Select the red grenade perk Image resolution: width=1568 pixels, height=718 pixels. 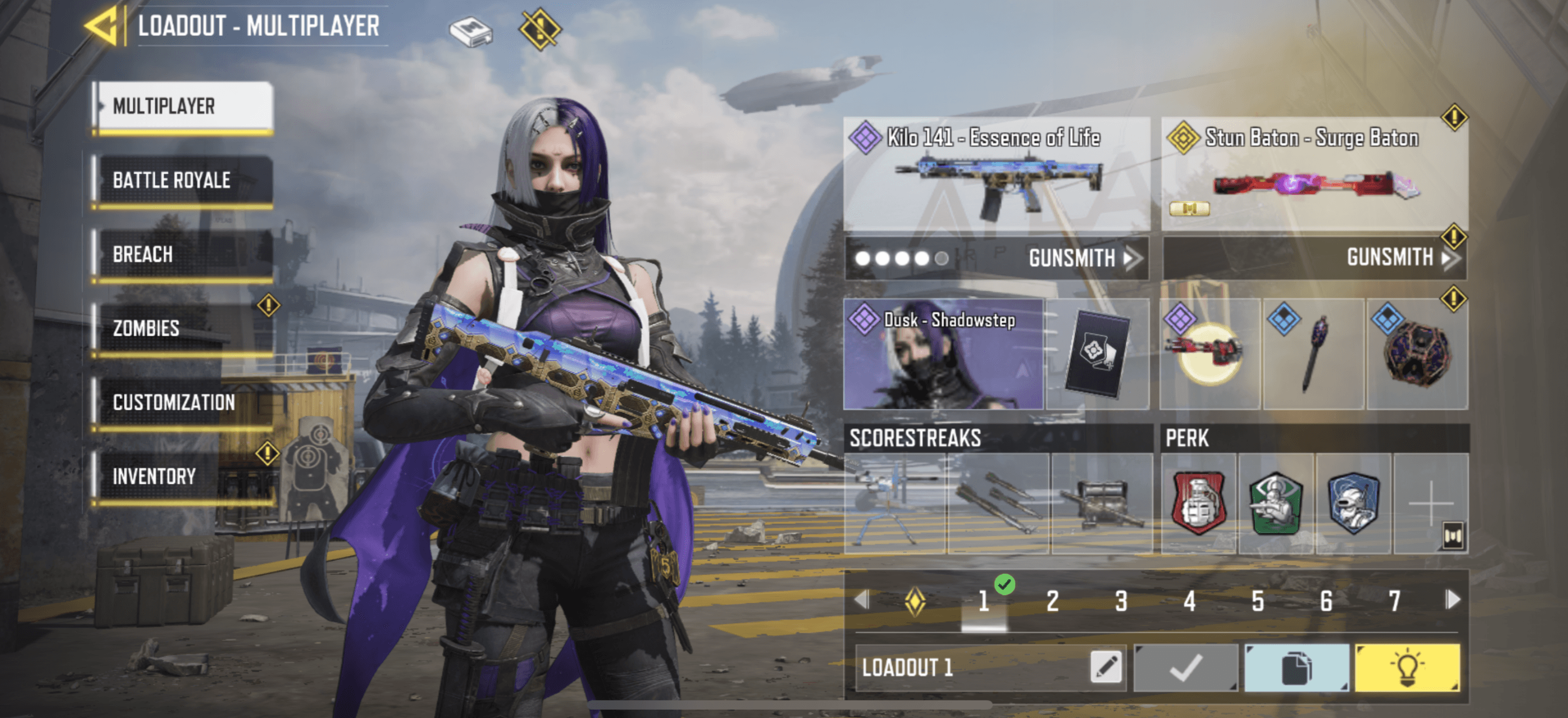(1198, 503)
